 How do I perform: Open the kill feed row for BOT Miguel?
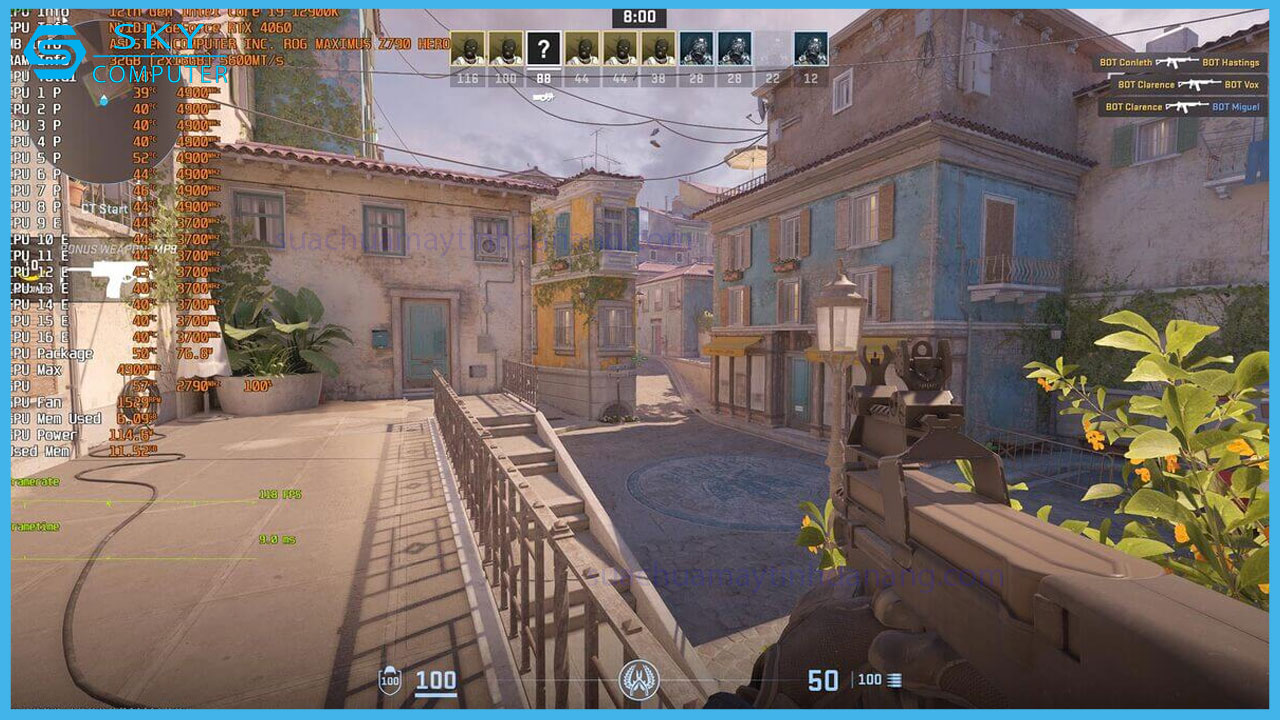[1181, 107]
